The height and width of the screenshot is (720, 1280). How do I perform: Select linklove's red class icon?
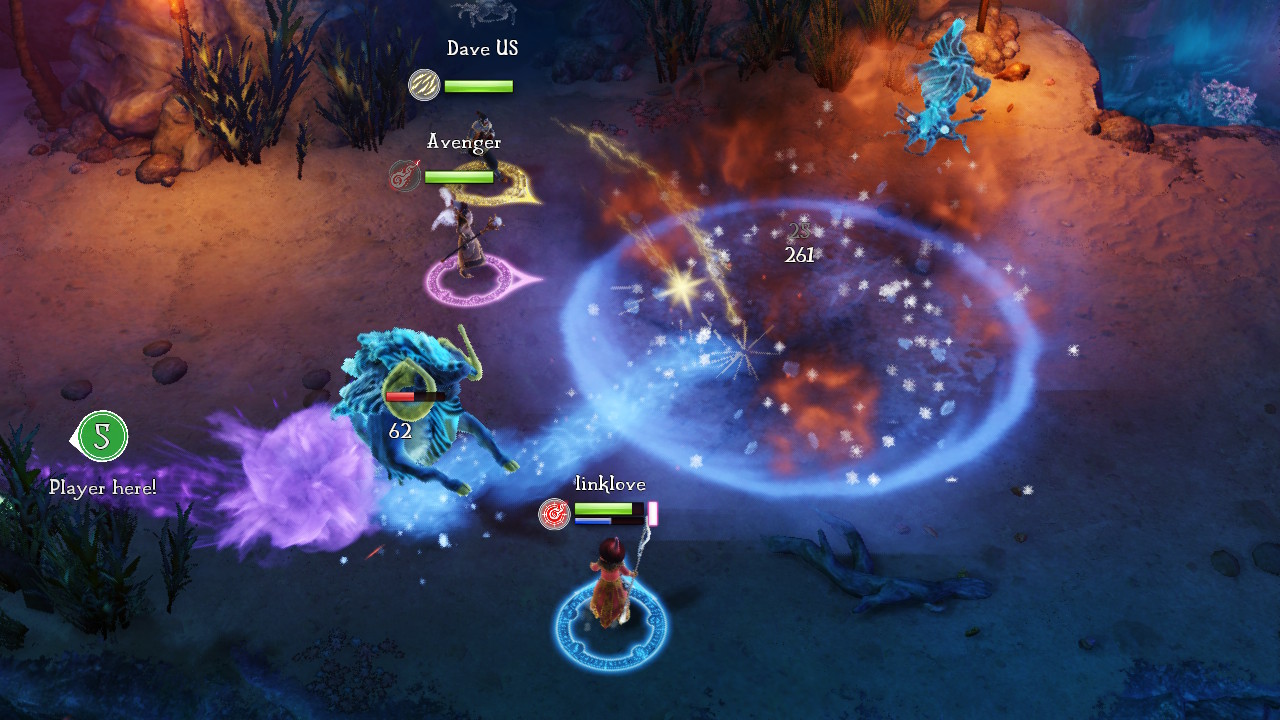pyautogui.click(x=554, y=513)
